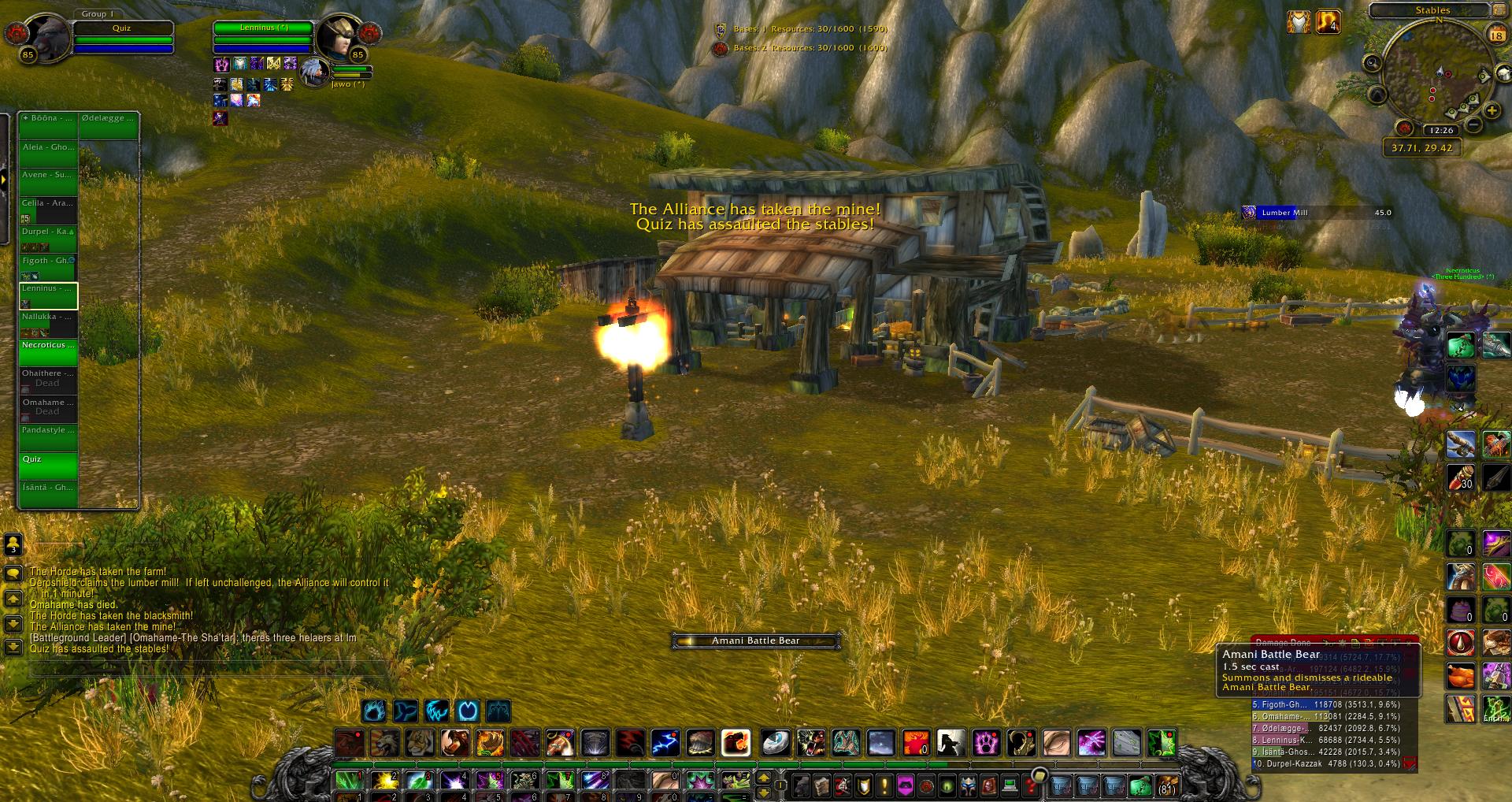1512x802 pixels.
Task: Select Lenninus in the raid frames
Action: [x=48, y=296]
